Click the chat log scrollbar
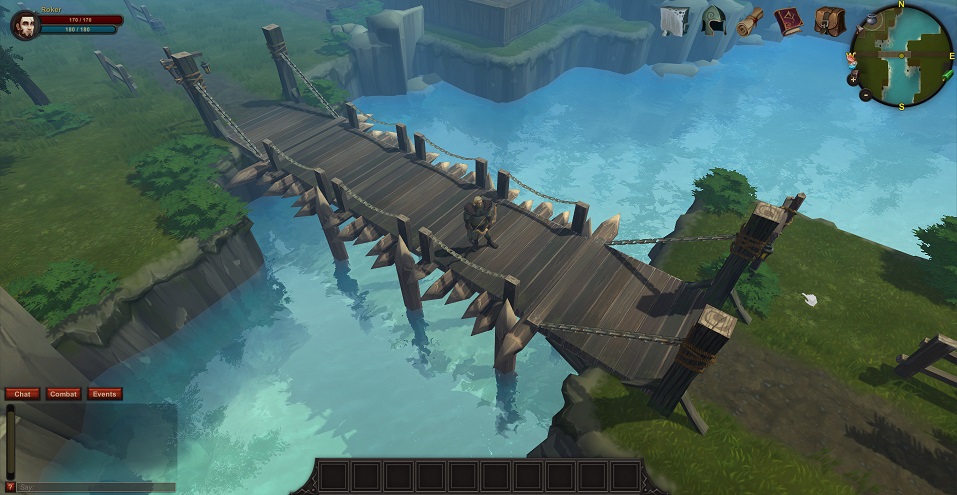957x495 pixels. [x=10, y=440]
